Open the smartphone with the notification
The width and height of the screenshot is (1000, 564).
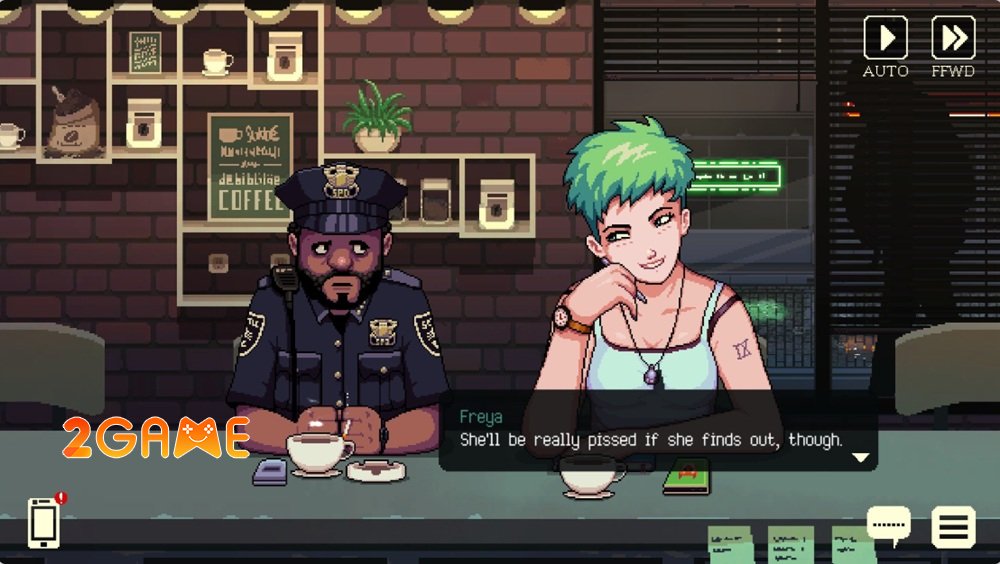click(43, 522)
